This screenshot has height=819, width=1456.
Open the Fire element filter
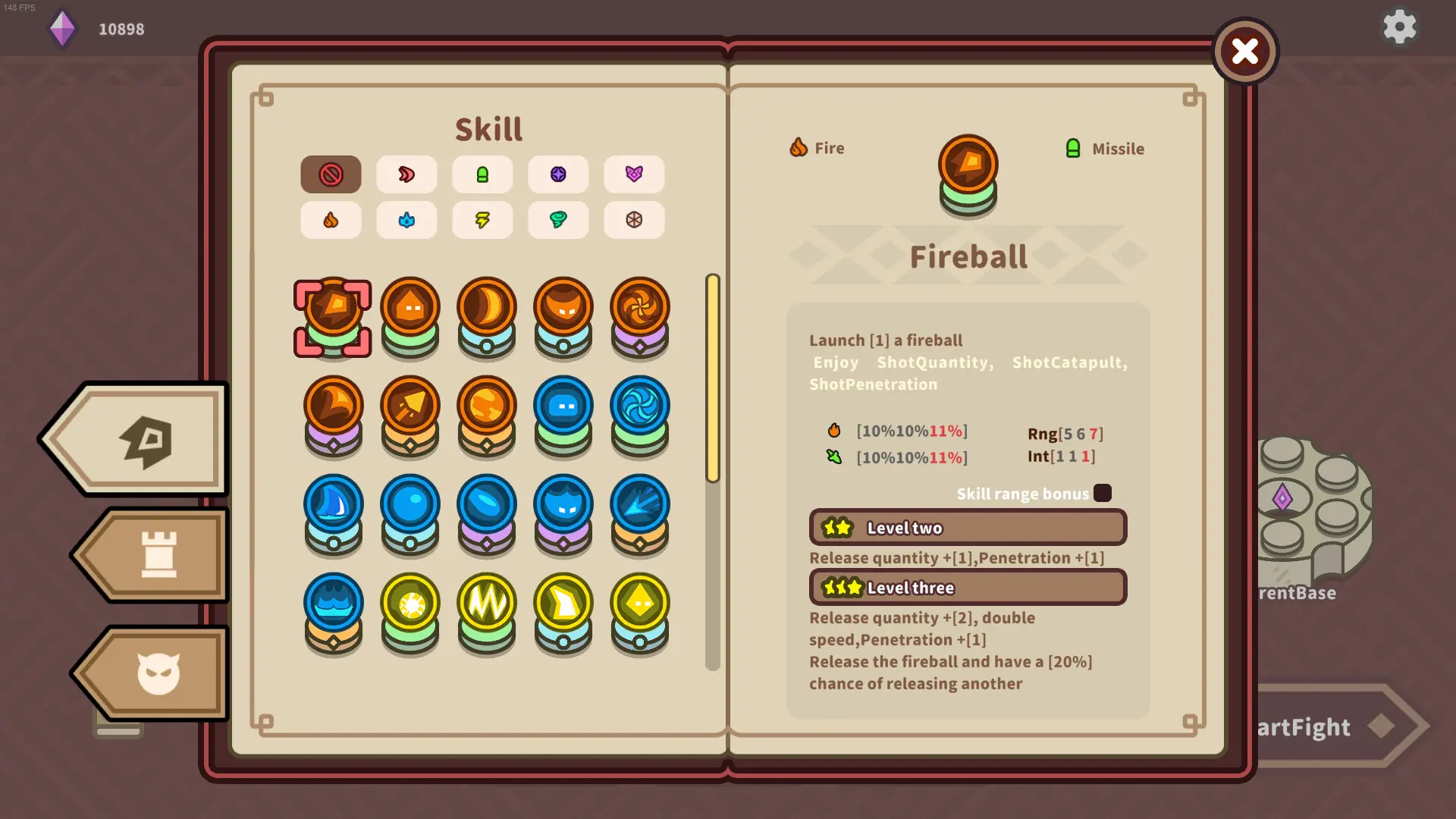pos(331,220)
